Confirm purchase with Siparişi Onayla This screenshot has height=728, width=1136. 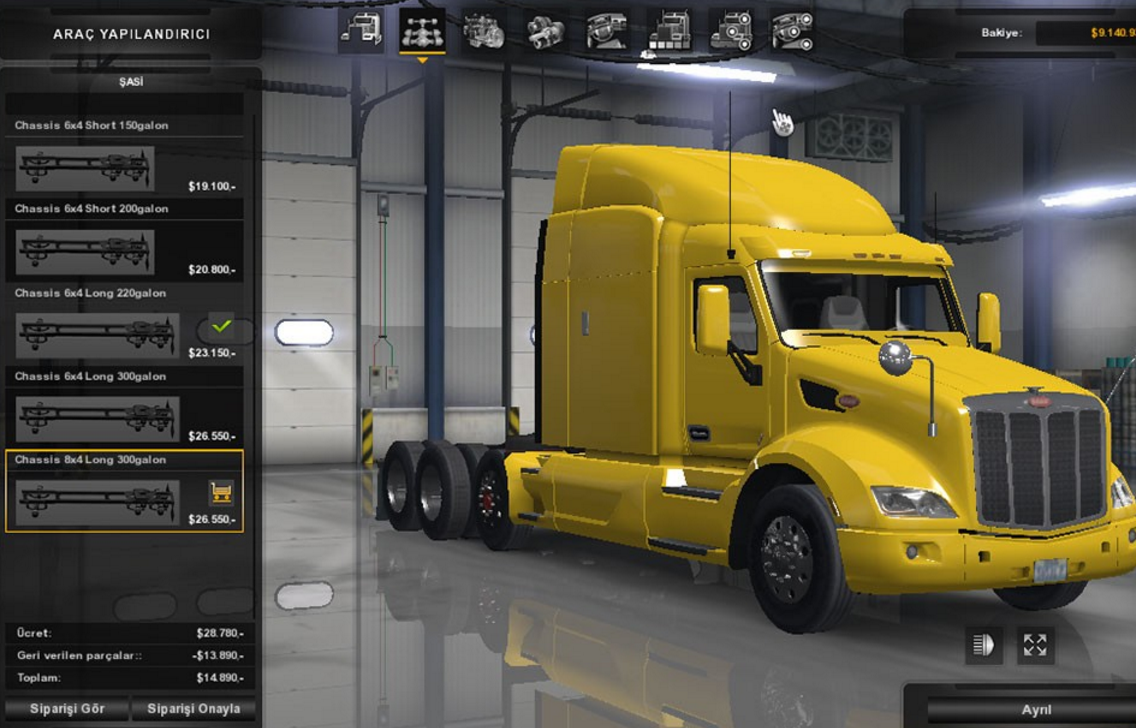click(194, 709)
